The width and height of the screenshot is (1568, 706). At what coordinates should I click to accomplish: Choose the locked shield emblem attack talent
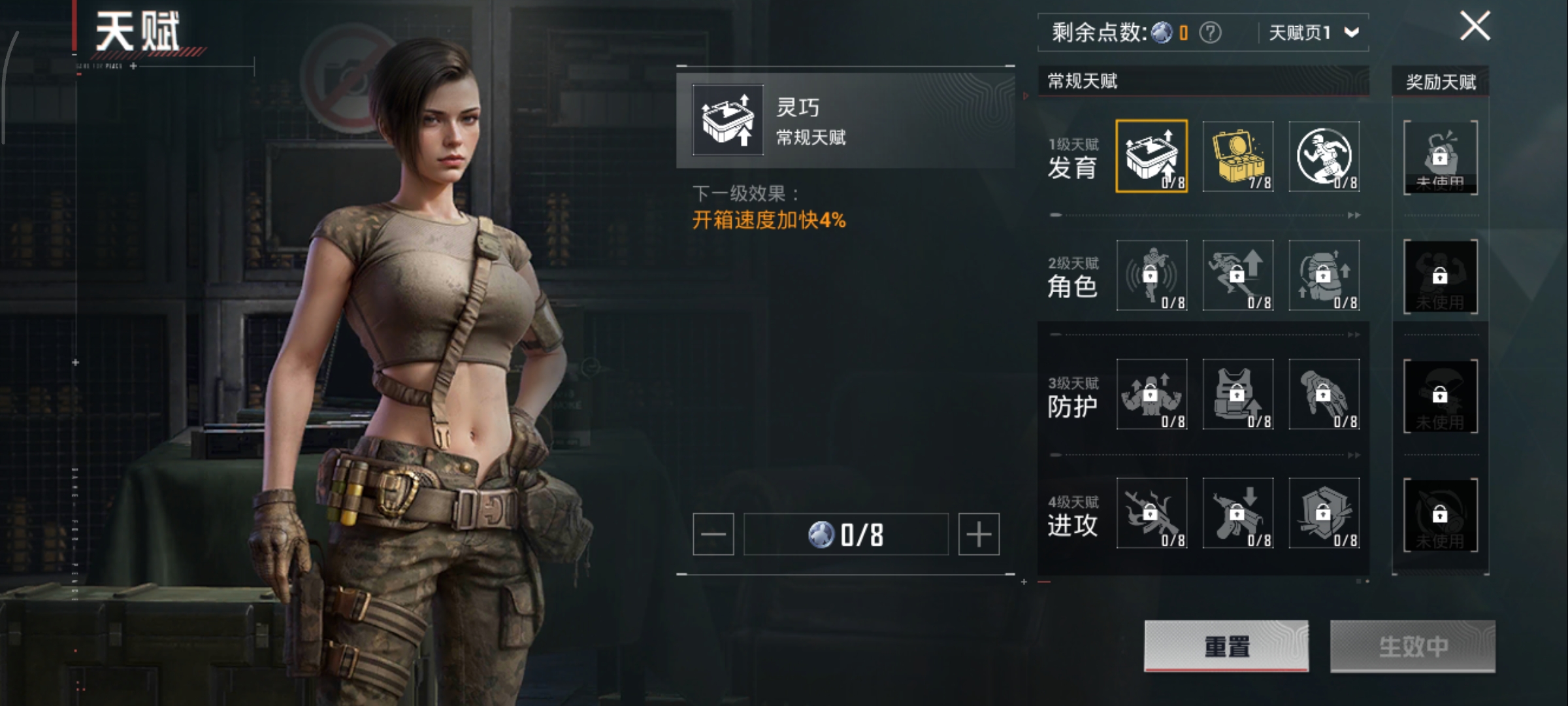coord(1324,513)
